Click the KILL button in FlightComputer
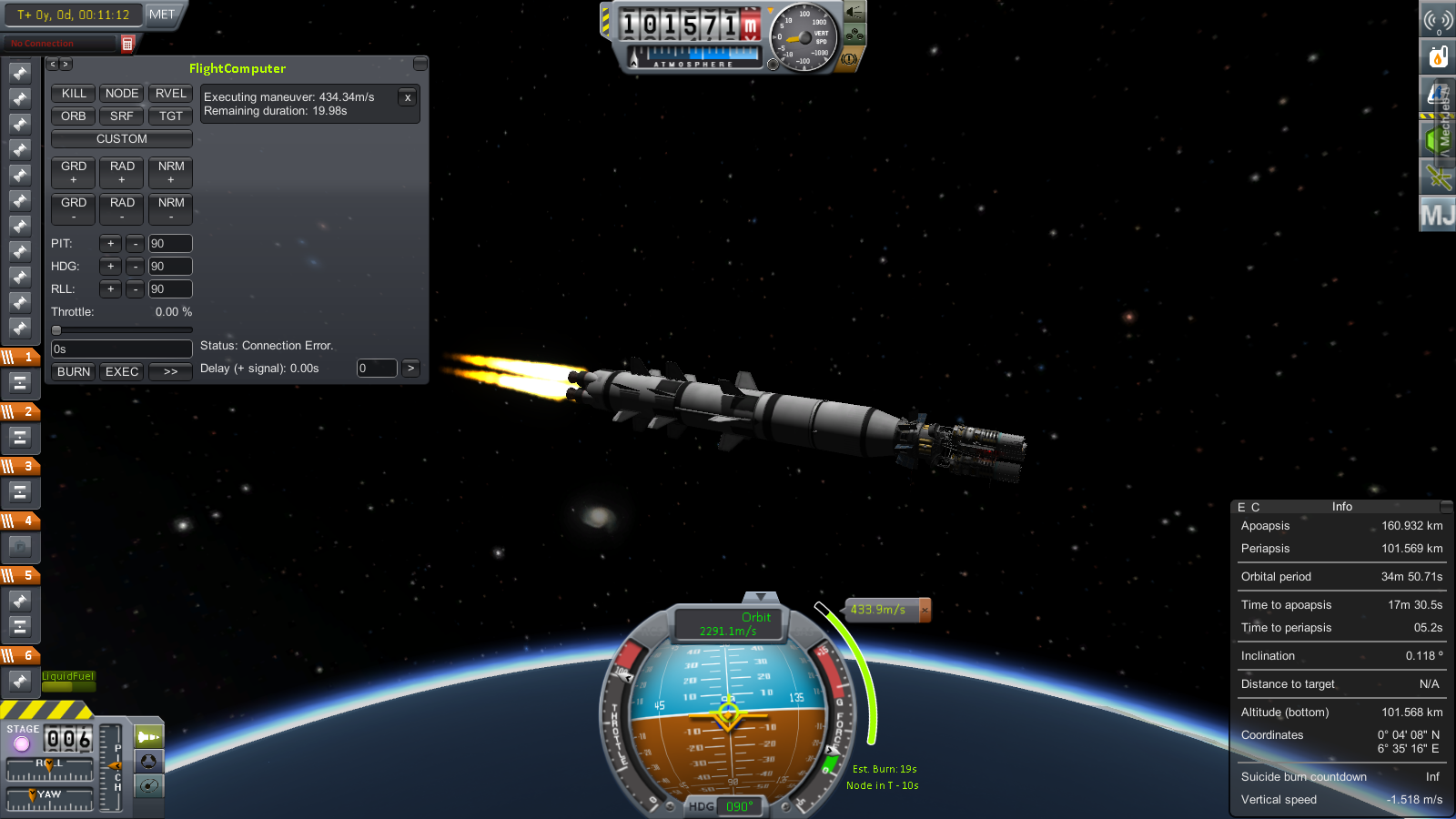This screenshot has height=819, width=1456. 74,94
